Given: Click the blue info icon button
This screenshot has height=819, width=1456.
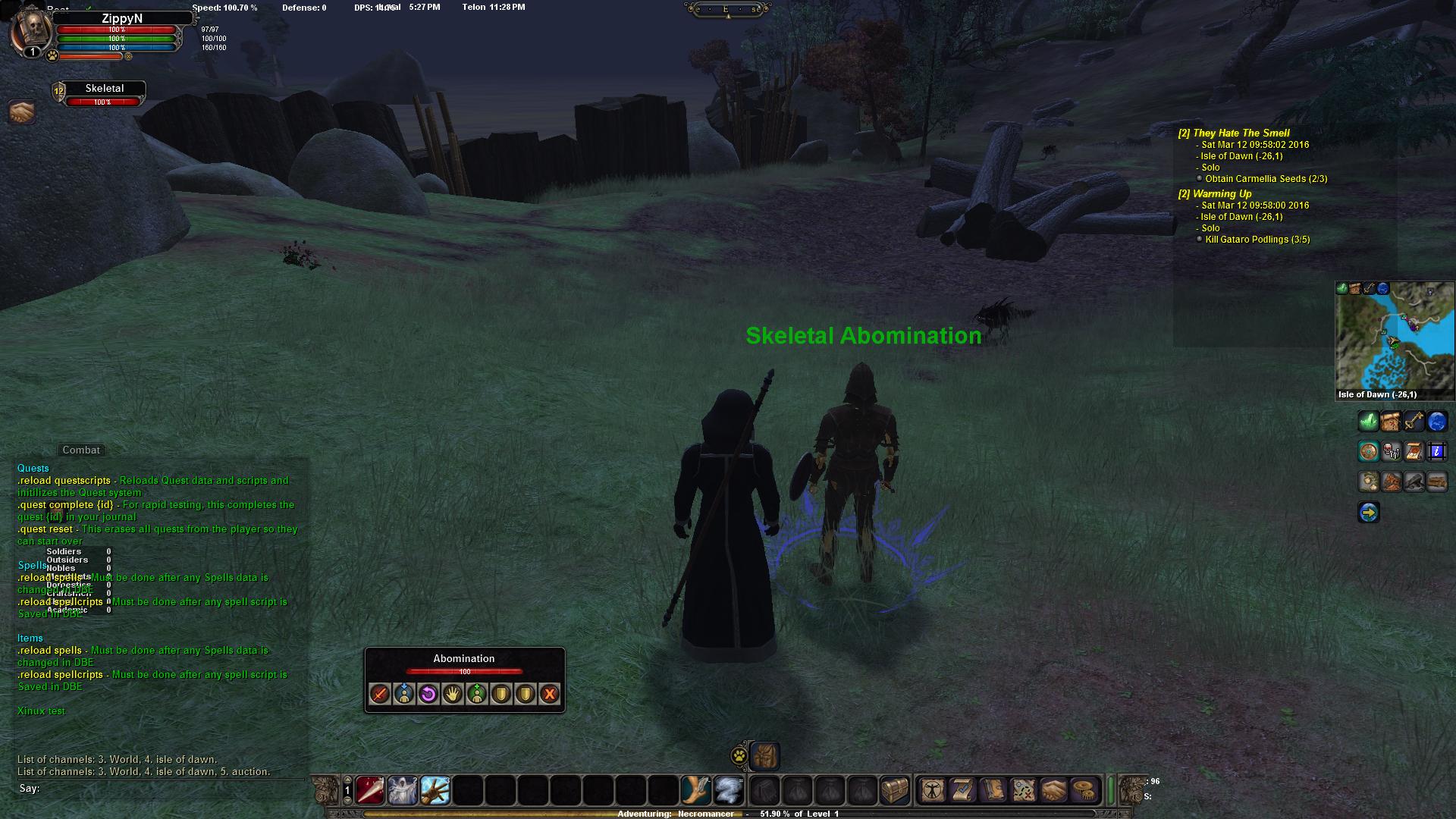Looking at the screenshot, I should [1437, 453].
